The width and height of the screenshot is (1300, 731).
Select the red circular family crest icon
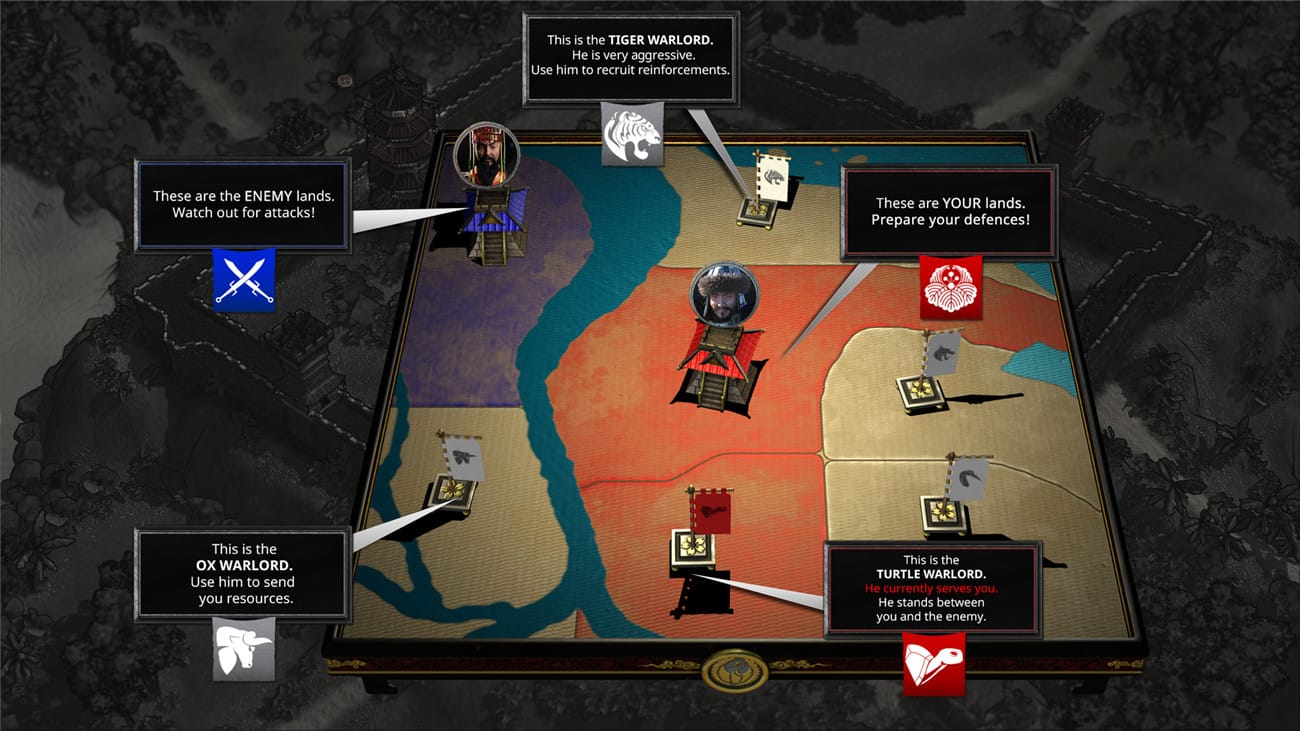(950, 288)
